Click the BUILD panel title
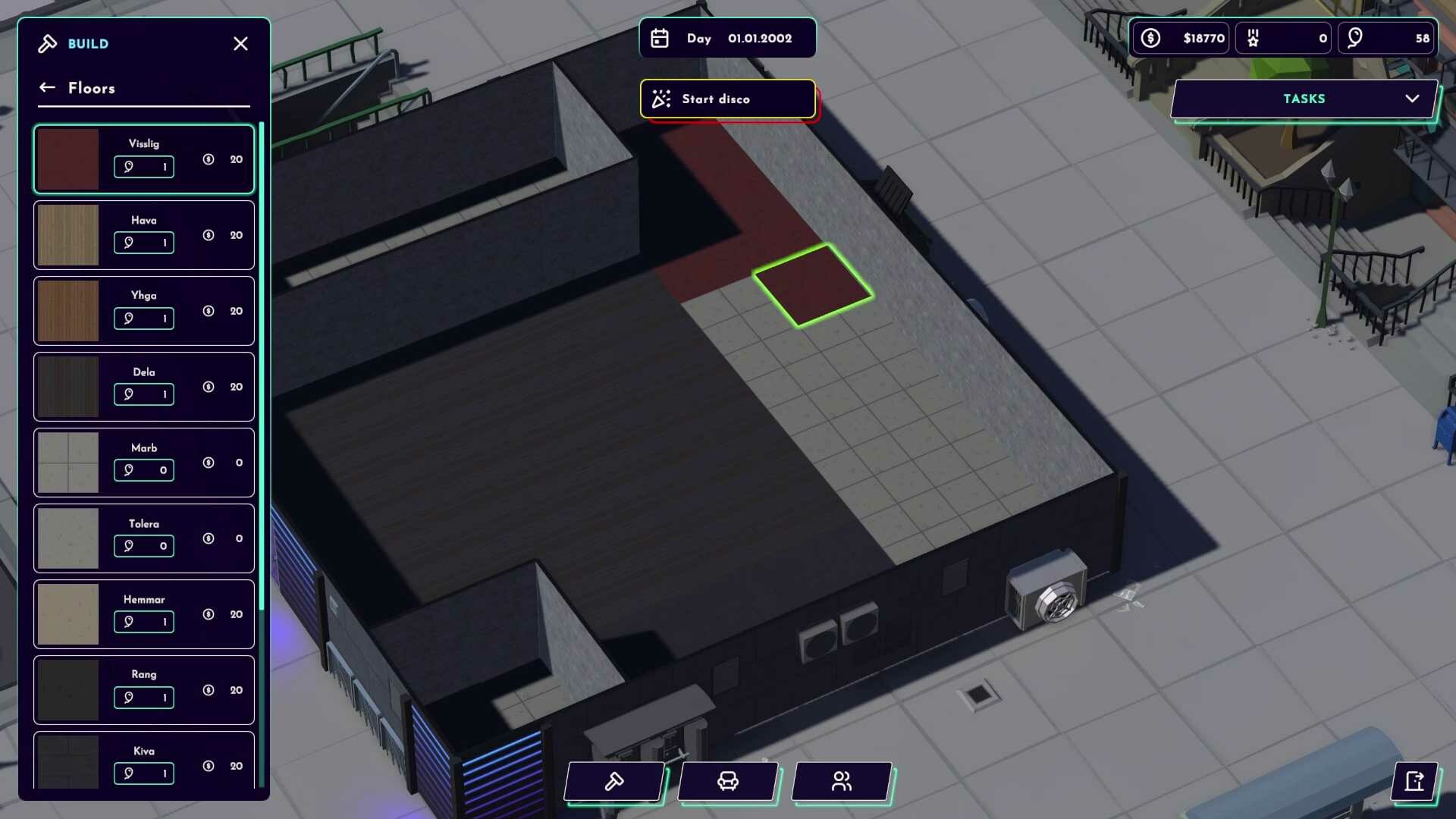1456x819 pixels. tap(89, 44)
